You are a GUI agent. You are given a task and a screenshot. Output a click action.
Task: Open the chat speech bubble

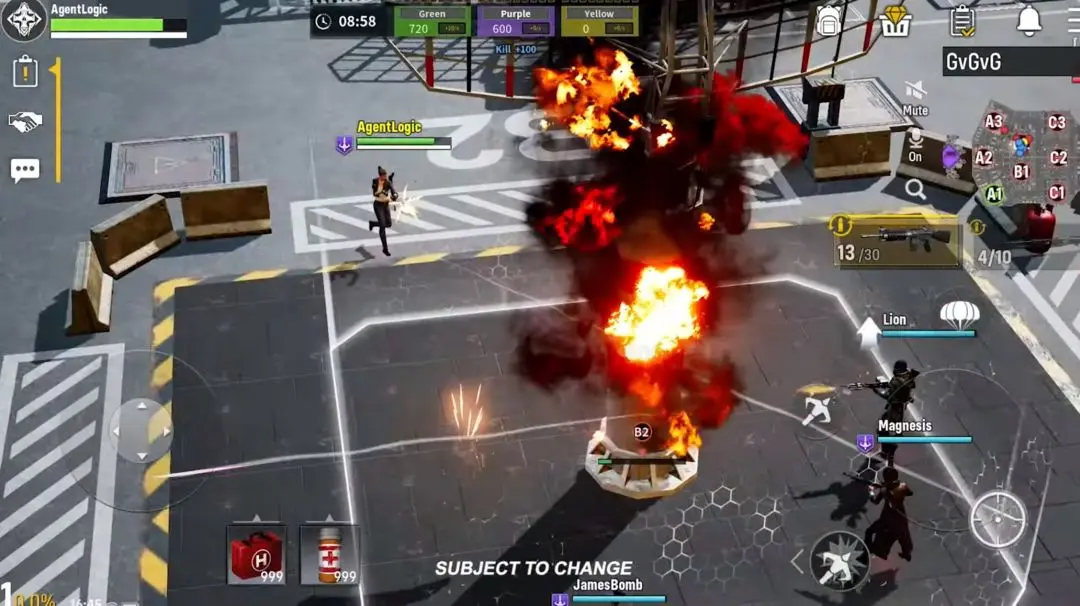click(x=25, y=170)
